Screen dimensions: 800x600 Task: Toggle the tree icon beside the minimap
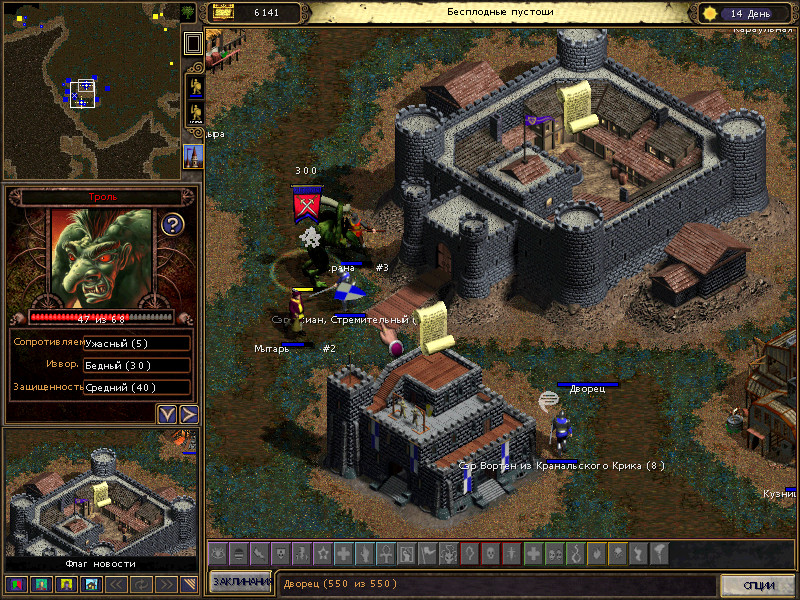tap(189, 12)
